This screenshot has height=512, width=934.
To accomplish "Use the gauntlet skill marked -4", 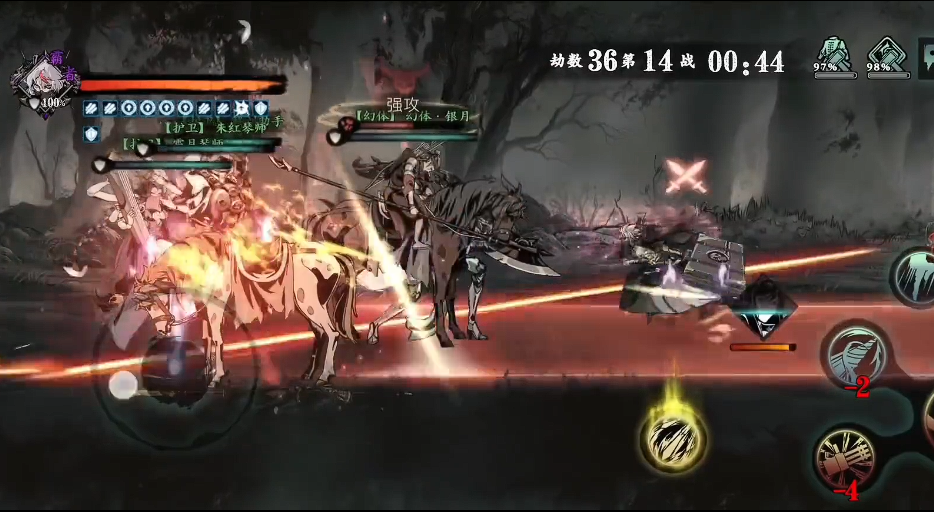I will tap(847, 458).
